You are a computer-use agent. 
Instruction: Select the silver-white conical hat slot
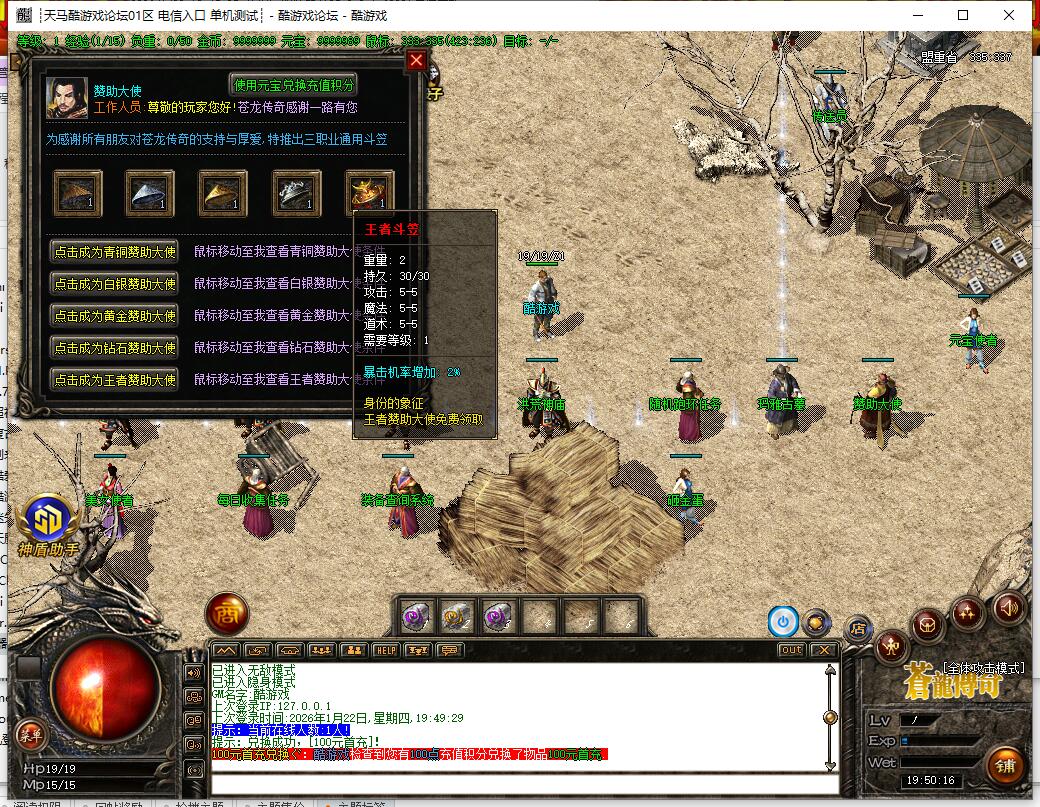click(150, 192)
